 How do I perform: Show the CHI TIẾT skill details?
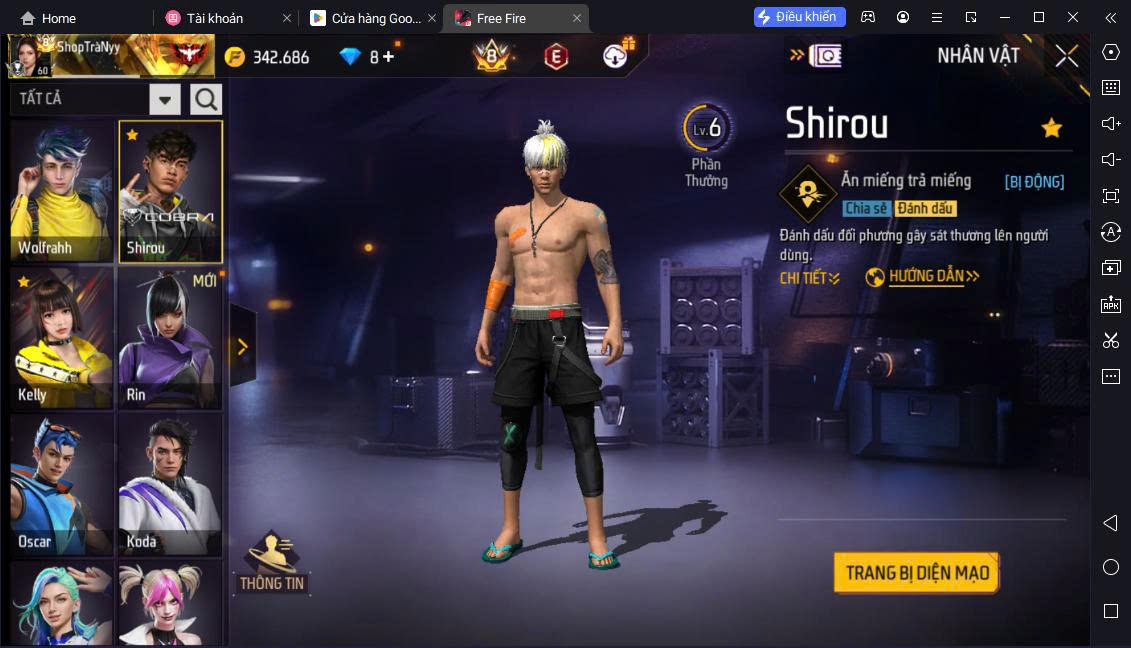point(809,278)
